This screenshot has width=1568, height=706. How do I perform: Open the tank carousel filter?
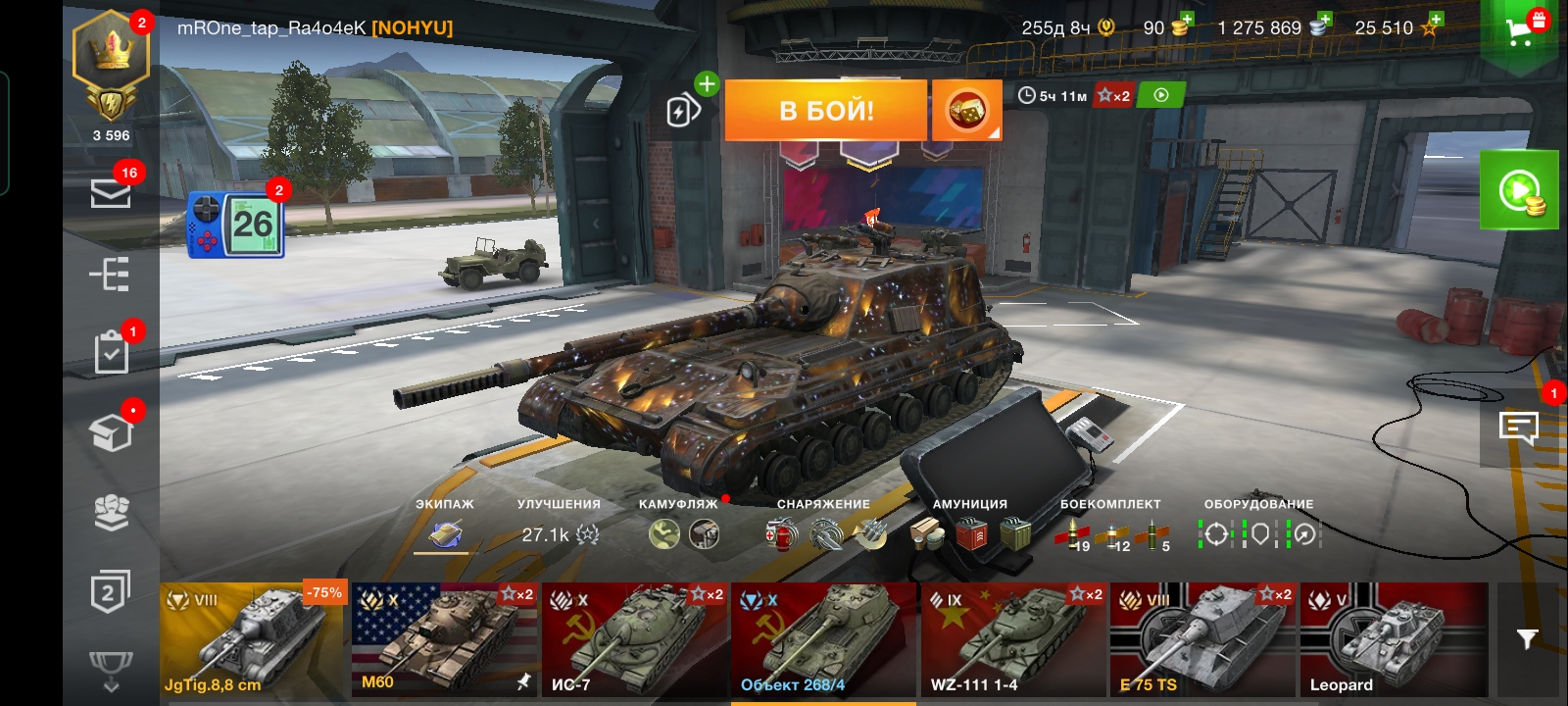click(1526, 639)
